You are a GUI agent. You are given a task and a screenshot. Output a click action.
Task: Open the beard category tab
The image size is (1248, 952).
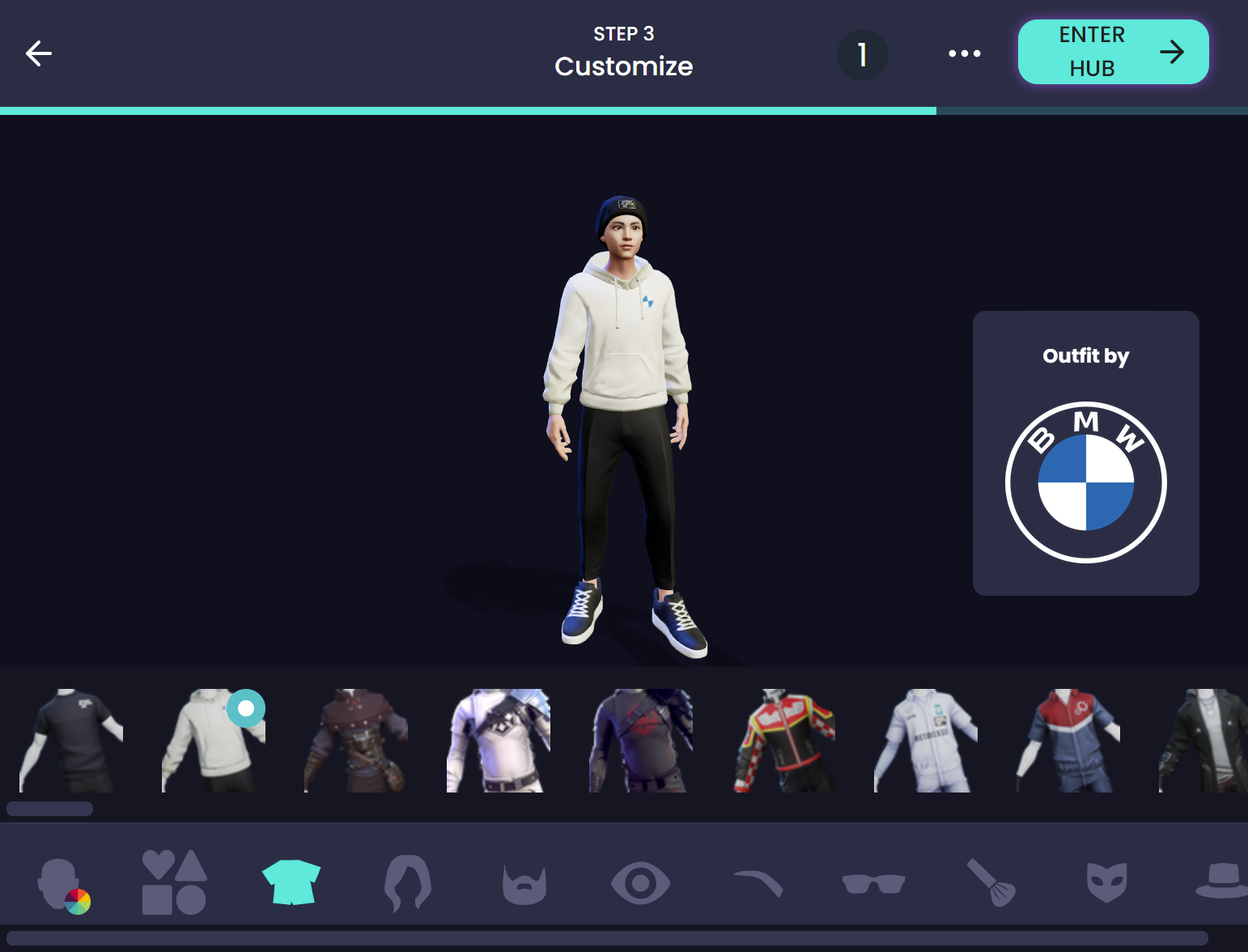[524, 884]
